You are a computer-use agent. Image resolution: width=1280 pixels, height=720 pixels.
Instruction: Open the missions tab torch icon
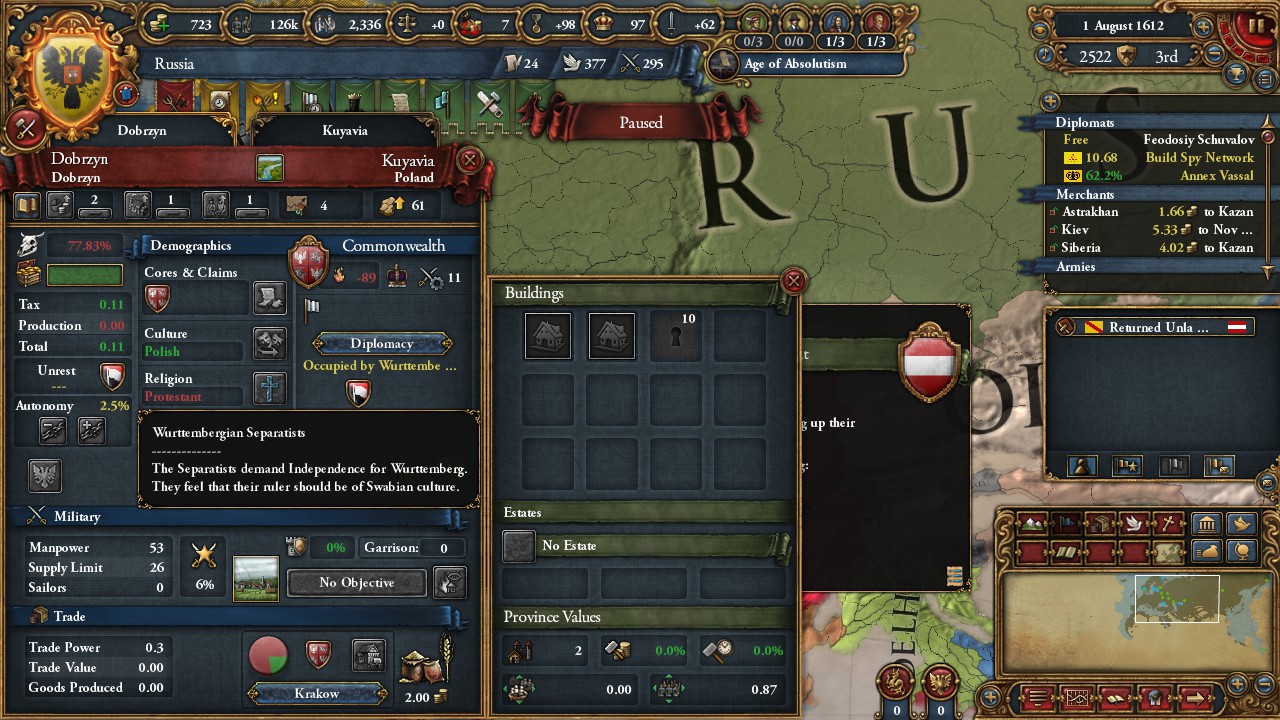[264, 98]
